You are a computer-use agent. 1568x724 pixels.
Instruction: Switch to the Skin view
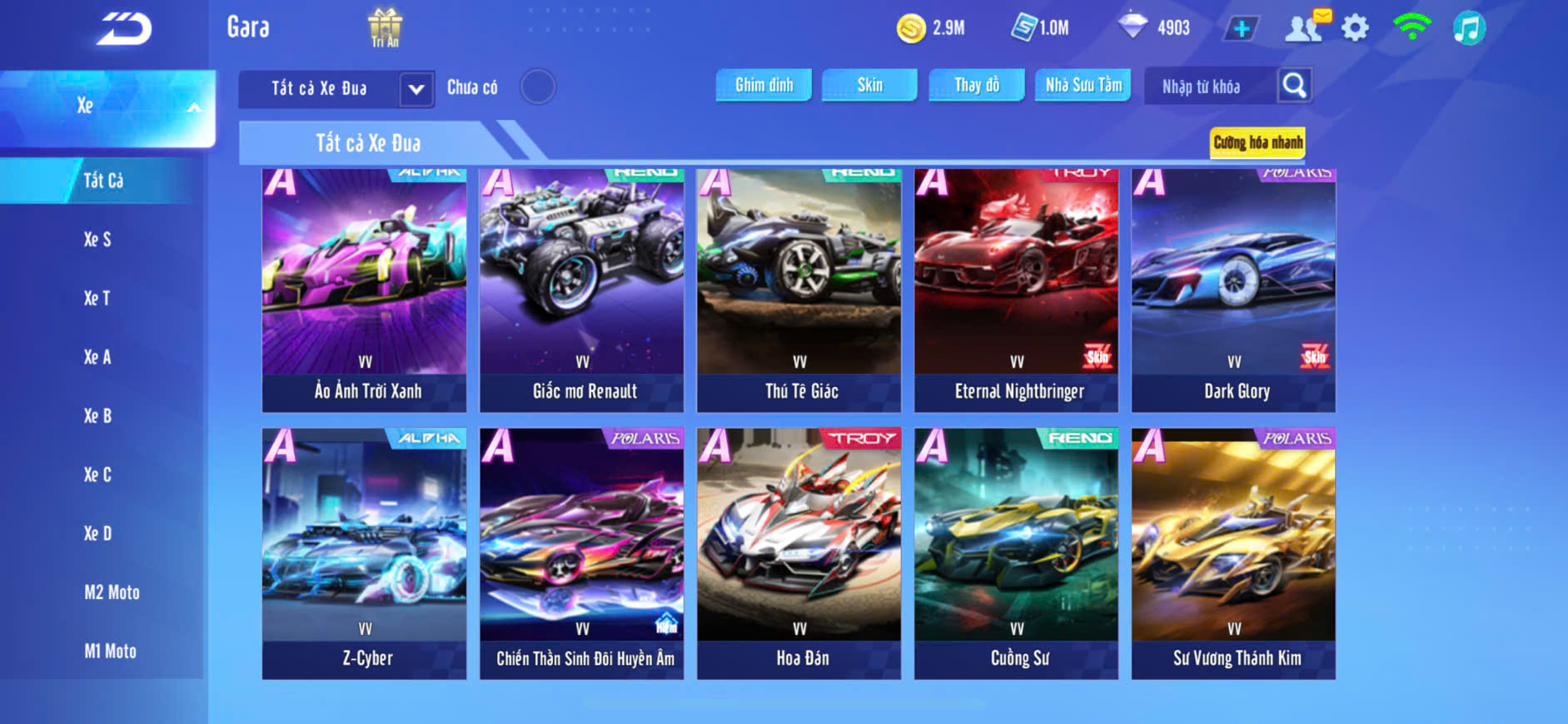coord(869,85)
